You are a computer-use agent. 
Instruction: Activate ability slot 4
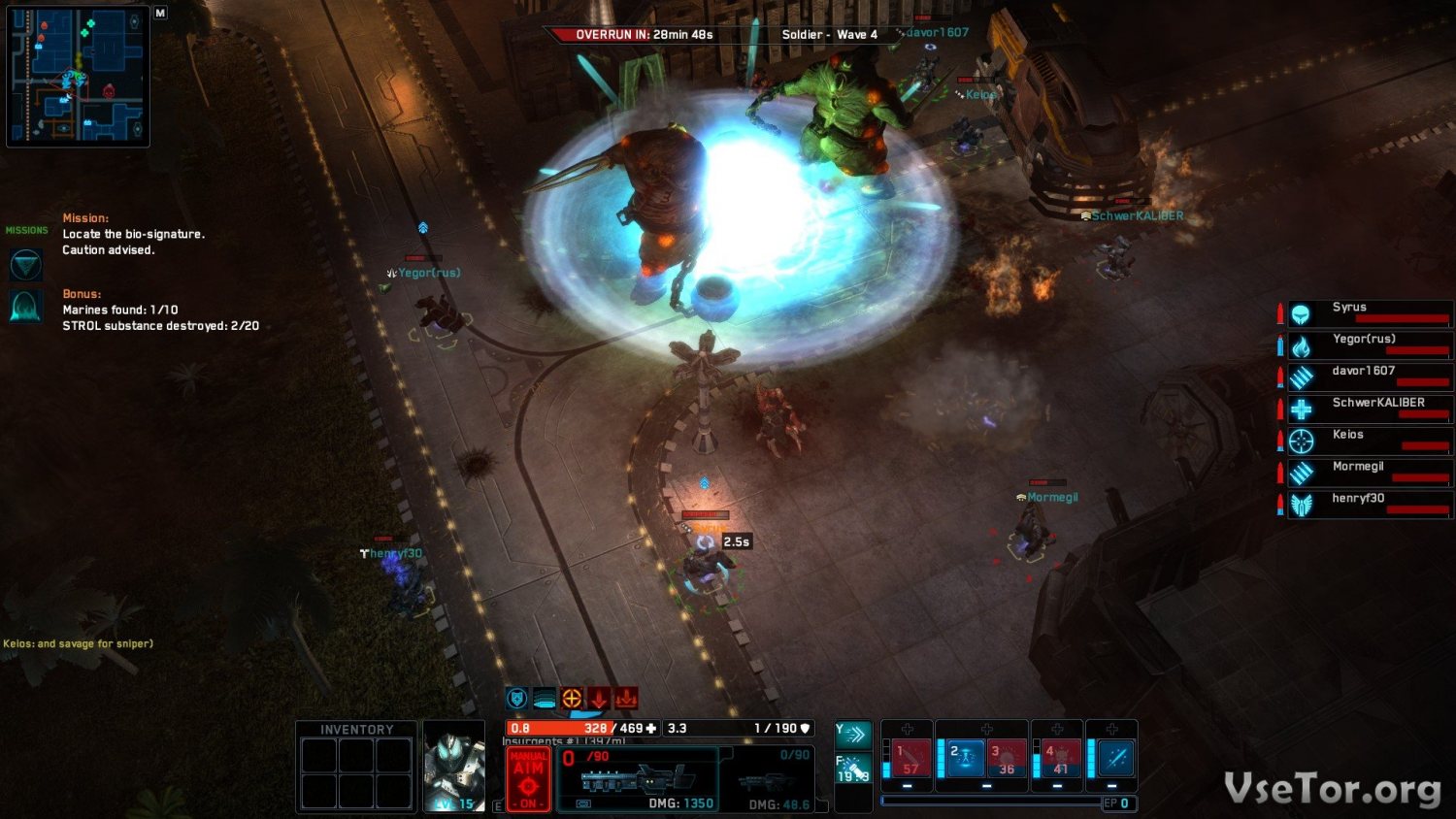click(x=1060, y=758)
